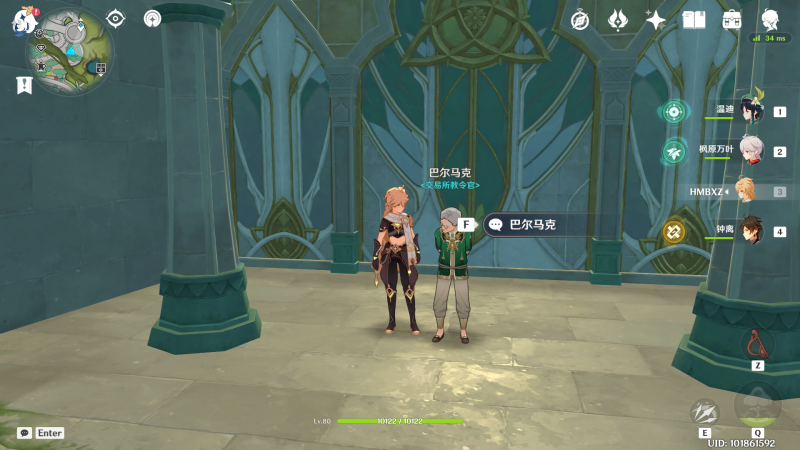Switch to party member 钟离
800x450 pixels.
coord(750,230)
